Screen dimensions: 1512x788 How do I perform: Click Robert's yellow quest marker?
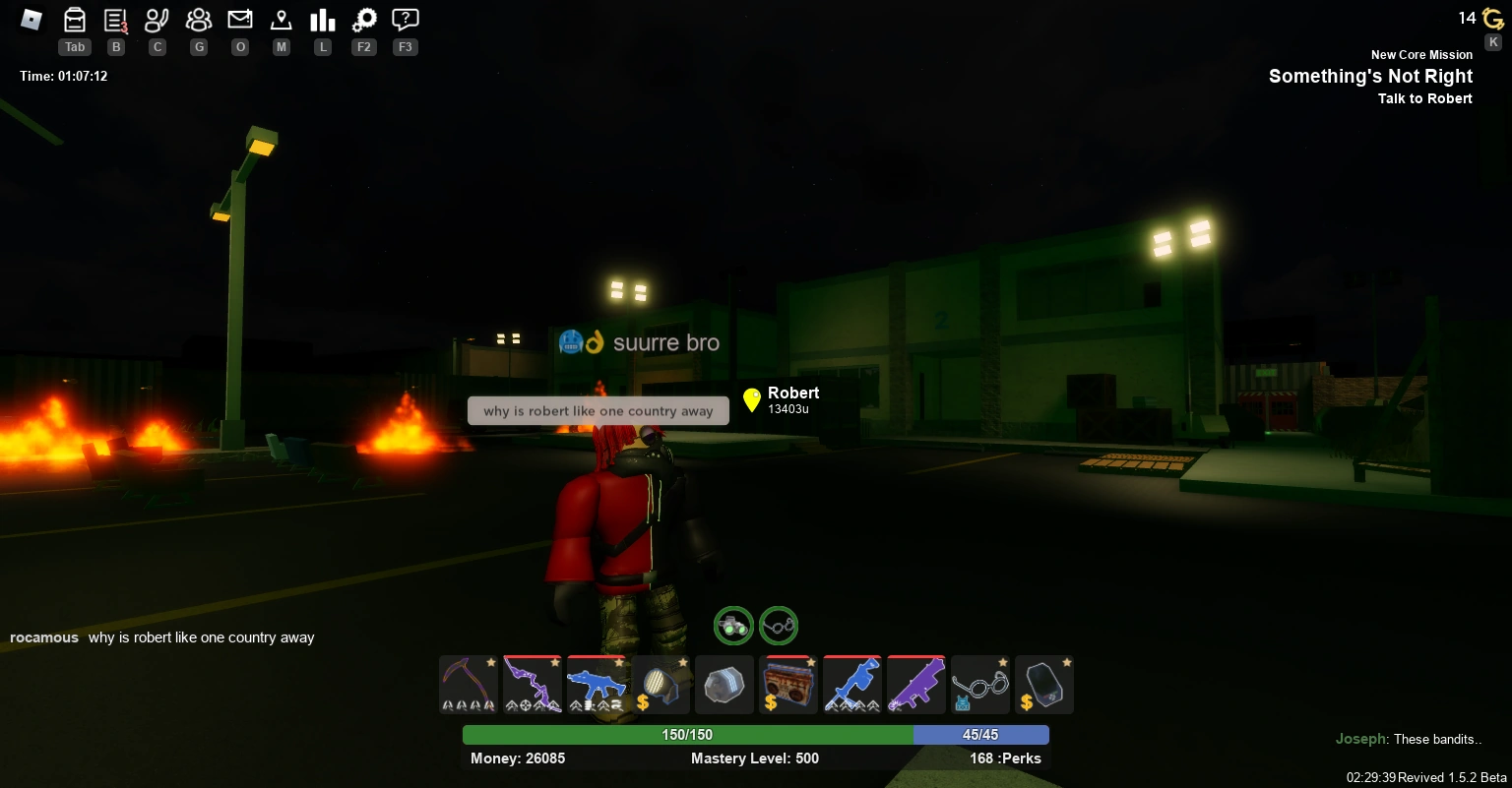pyautogui.click(x=752, y=400)
